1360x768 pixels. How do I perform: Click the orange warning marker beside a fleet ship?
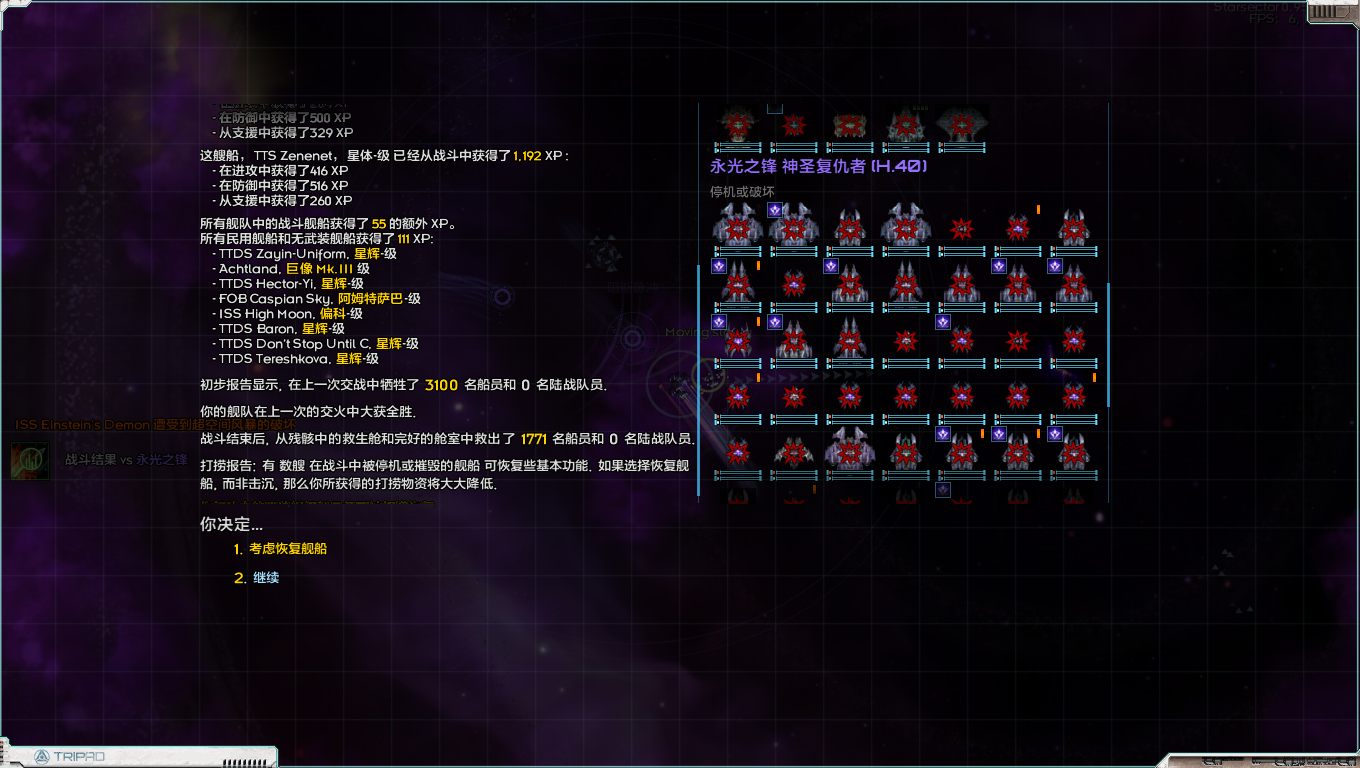click(x=1038, y=209)
